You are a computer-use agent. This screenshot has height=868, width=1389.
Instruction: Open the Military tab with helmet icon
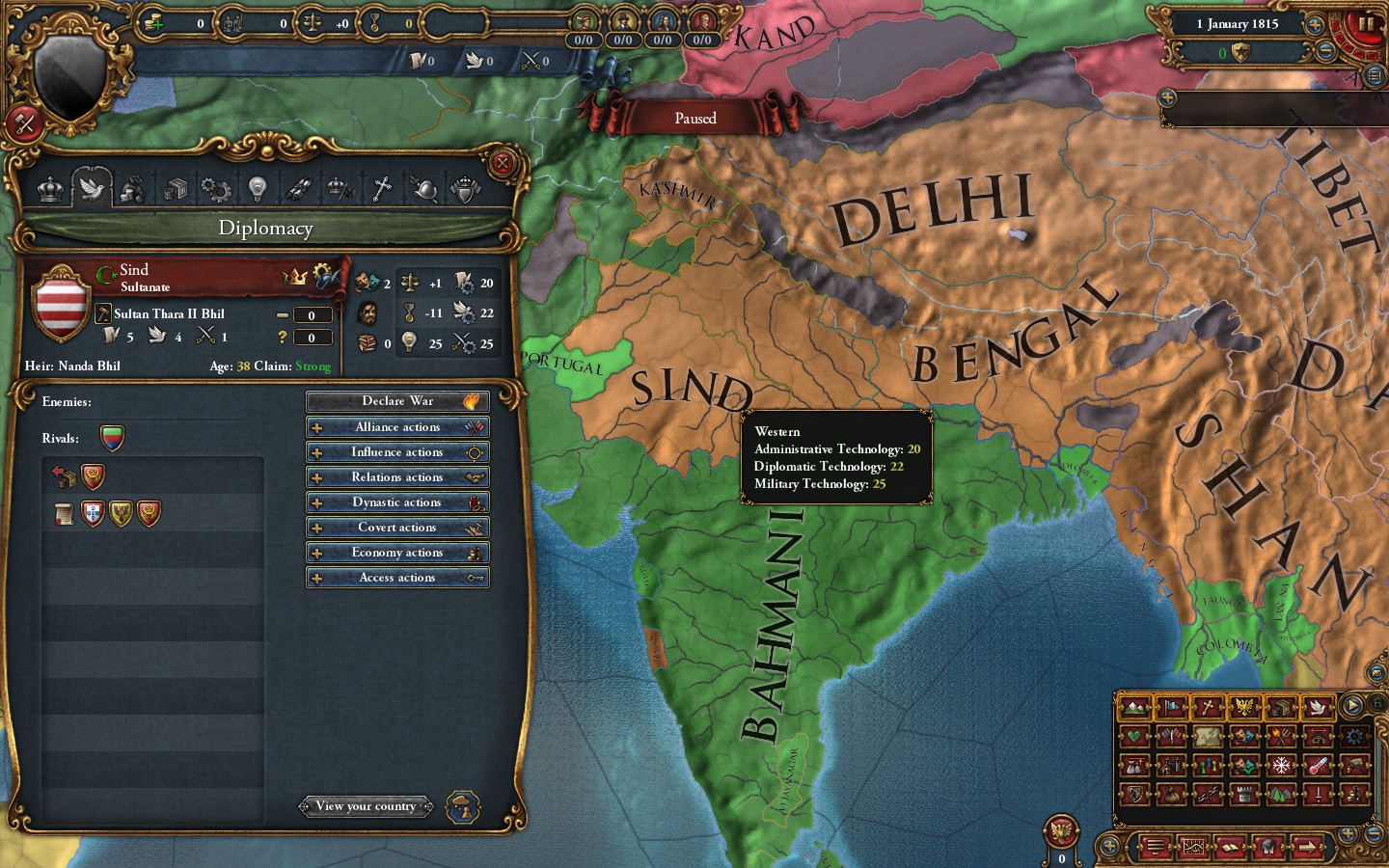point(425,189)
